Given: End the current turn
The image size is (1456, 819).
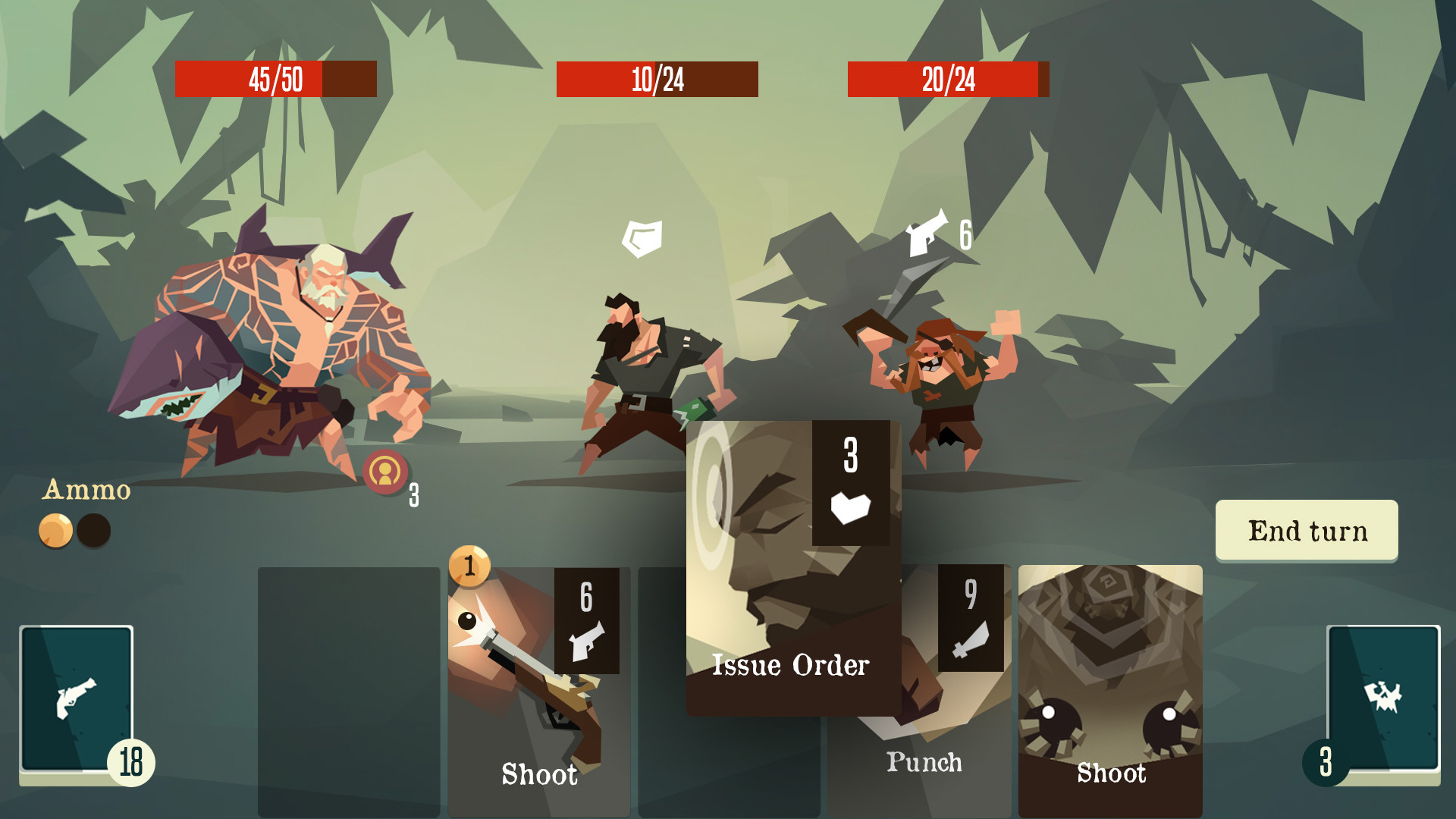Looking at the screenshot, I should point(1306,530).
